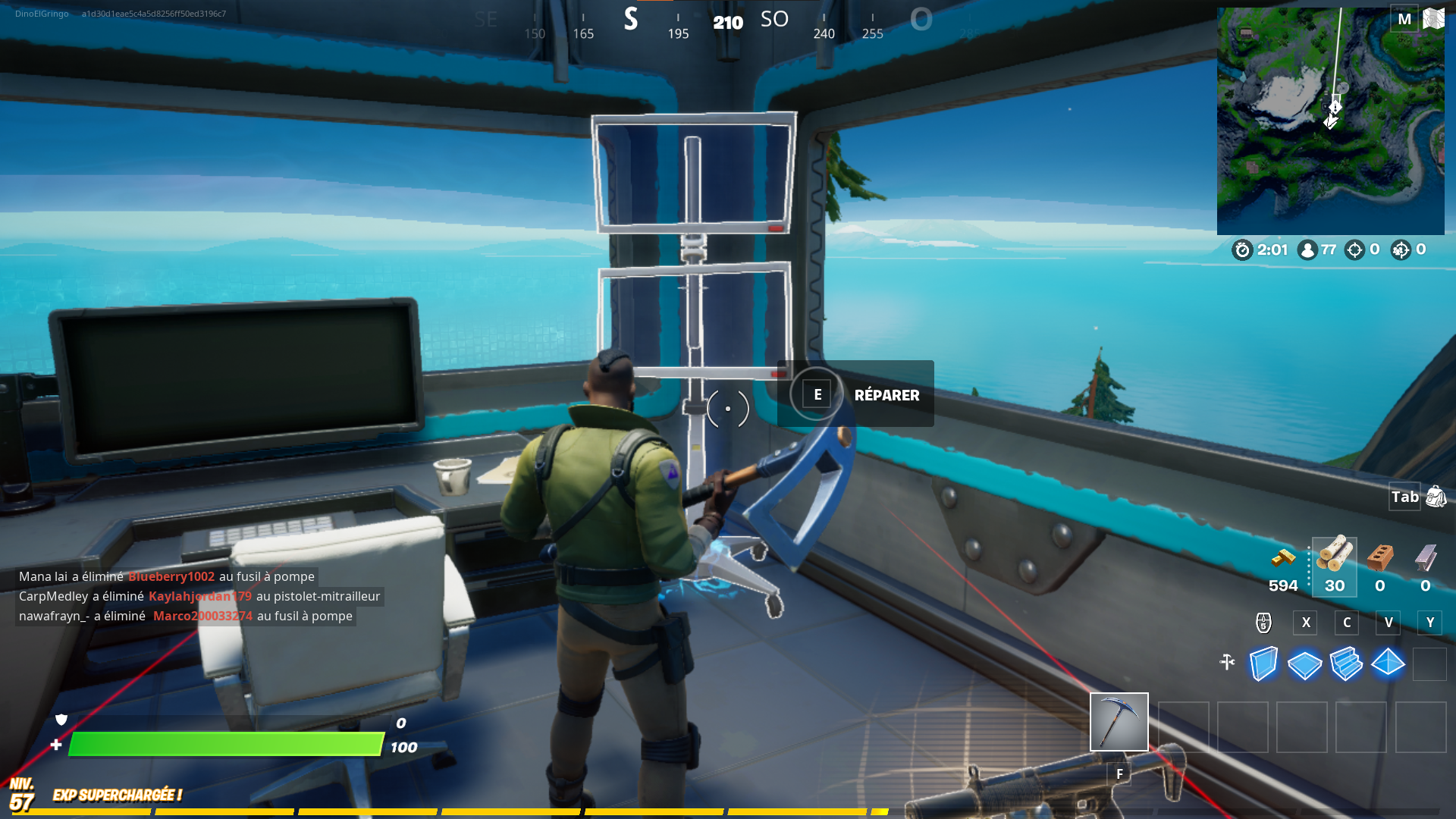The height and width of the screenshot is (819, 1456).
Task: Click the empty second hotbar slot
Action: tap(1183, 726)
